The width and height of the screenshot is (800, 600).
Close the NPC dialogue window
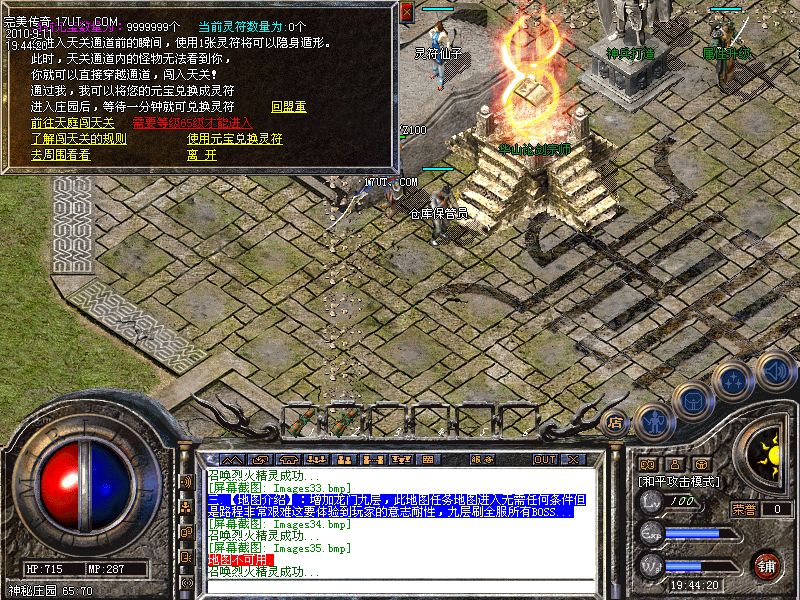pos(407,13)
